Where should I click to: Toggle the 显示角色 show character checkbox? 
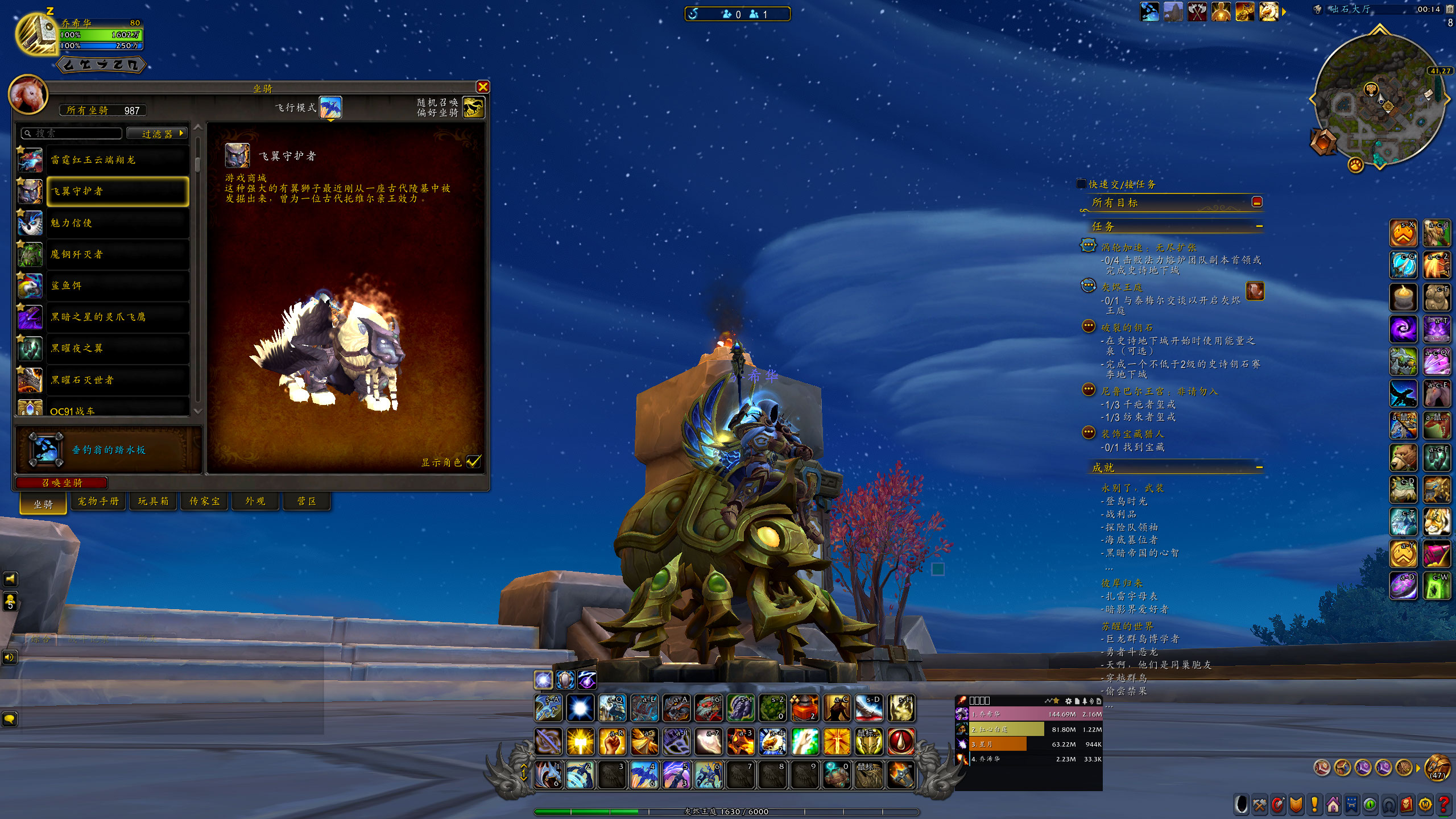tap(473, 462)
